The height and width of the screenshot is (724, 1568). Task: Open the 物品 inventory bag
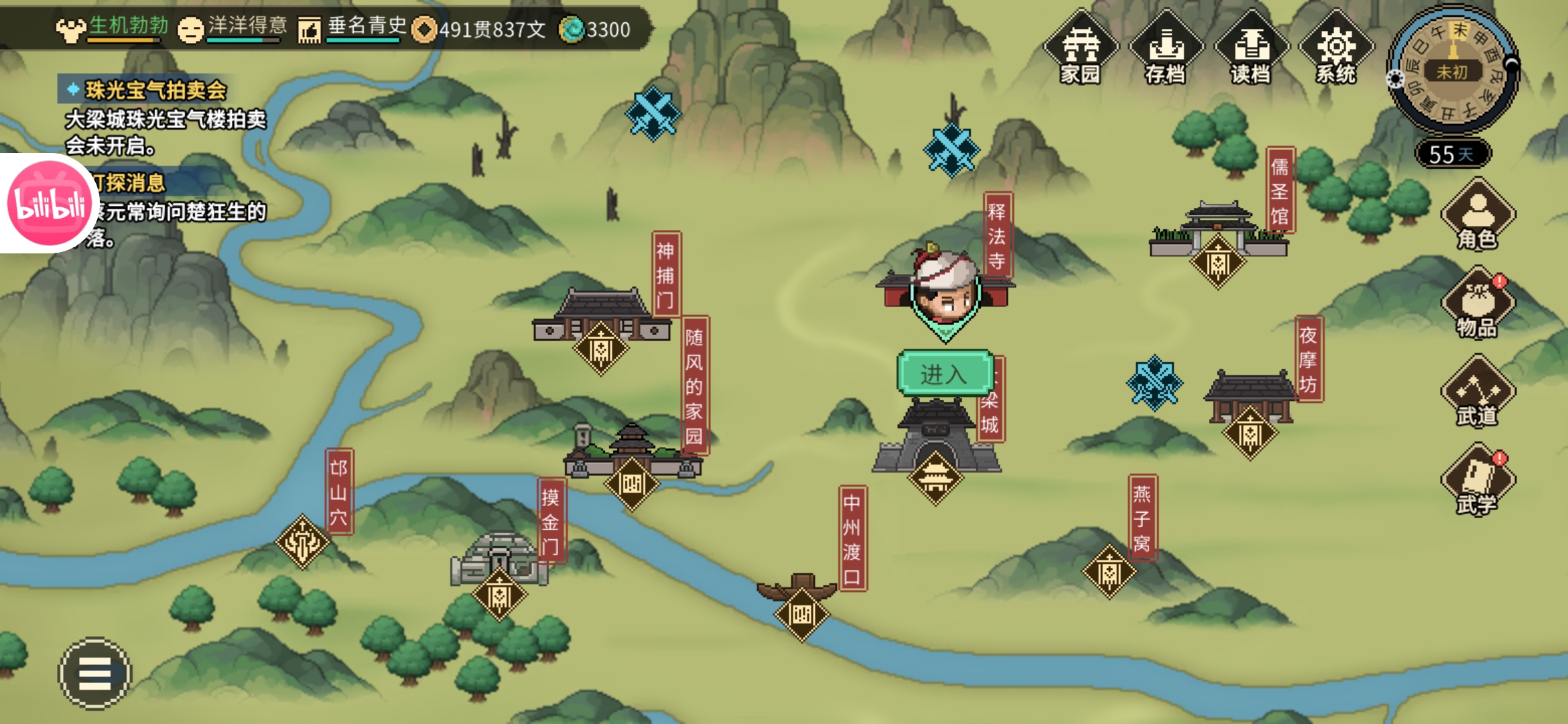click(1478, 304)
